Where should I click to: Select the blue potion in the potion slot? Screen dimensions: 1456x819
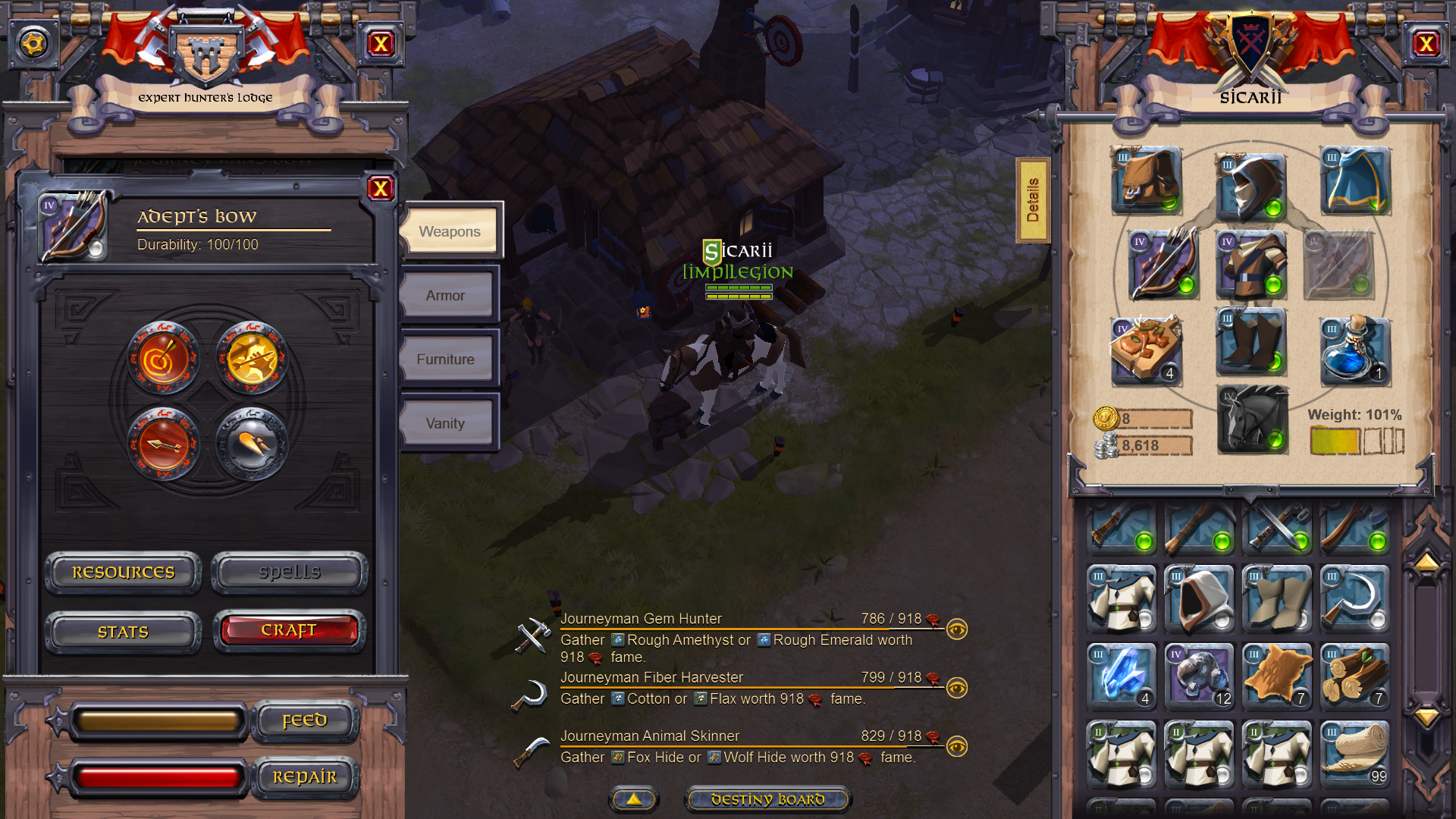(1355, 350)
